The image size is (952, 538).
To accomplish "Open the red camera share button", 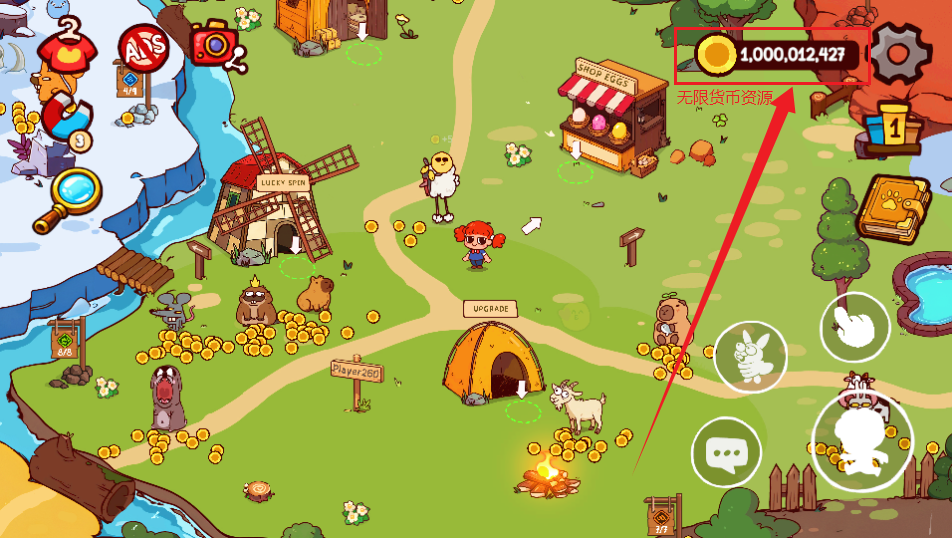I will 213,44.
